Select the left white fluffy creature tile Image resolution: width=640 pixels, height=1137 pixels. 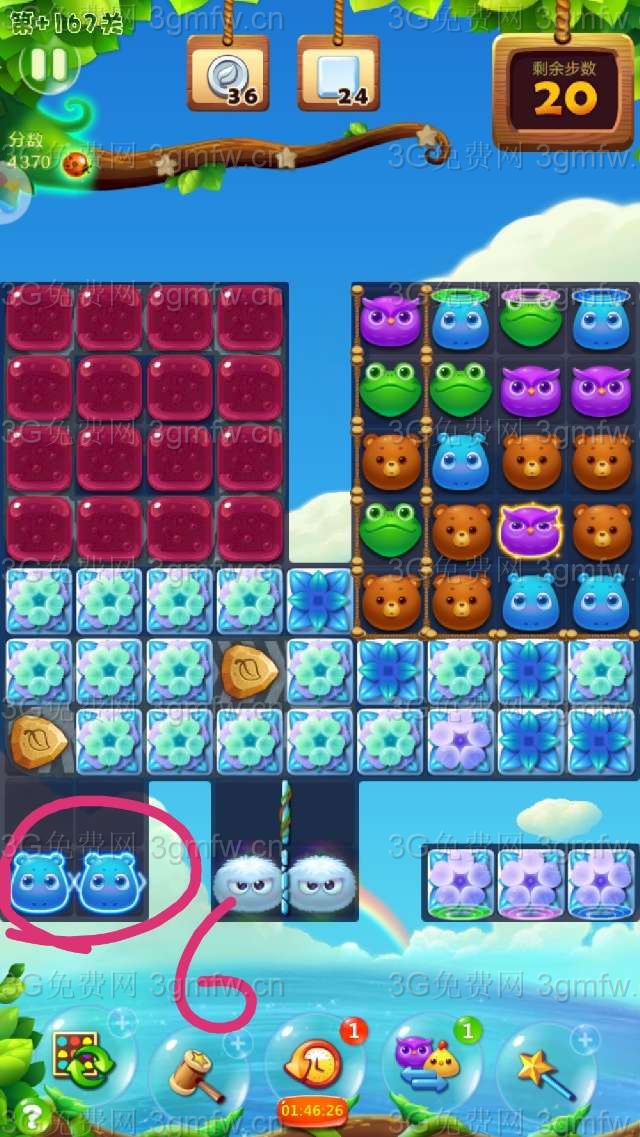(247, 881)
